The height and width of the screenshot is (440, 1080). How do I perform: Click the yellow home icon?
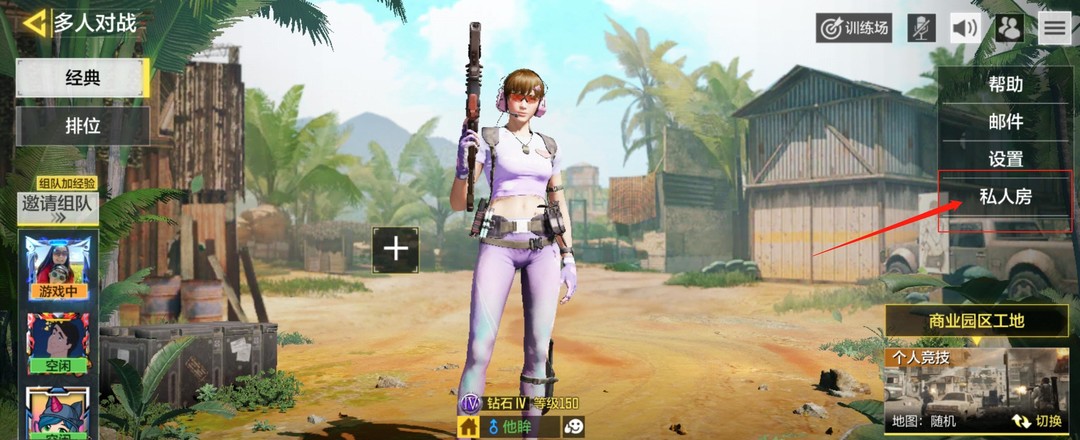tap(467, 427)
